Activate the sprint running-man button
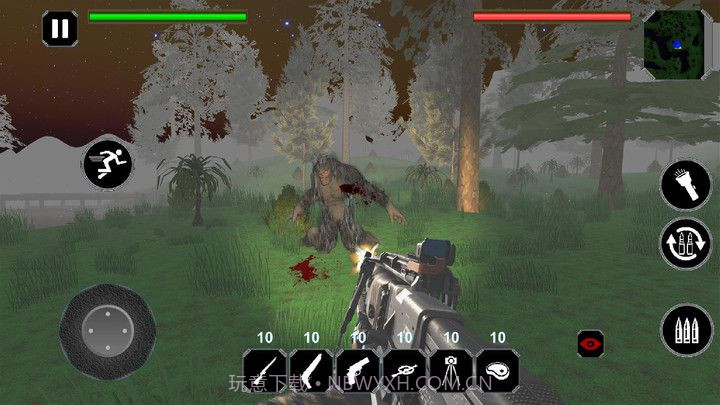The image size is (720, 405). [x=104, y=162]
